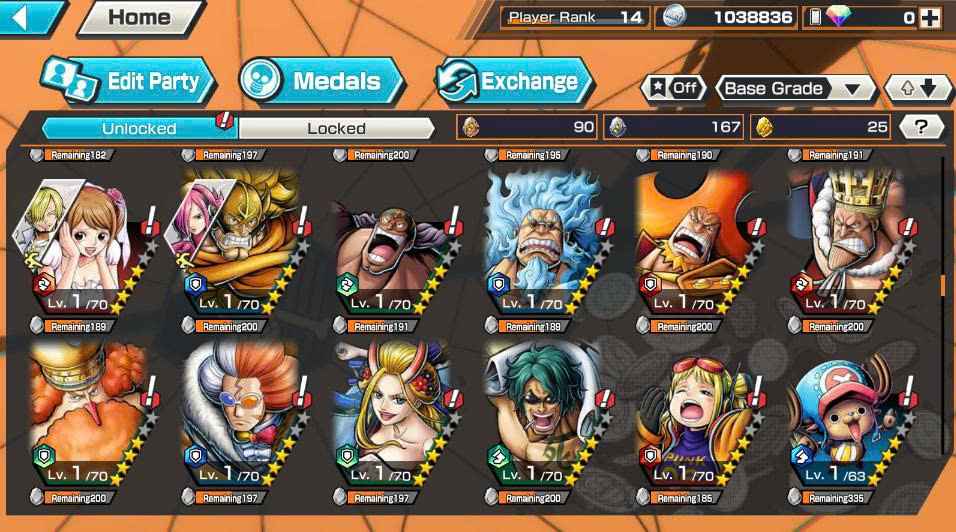Open the Medals menu

(320, 82)
